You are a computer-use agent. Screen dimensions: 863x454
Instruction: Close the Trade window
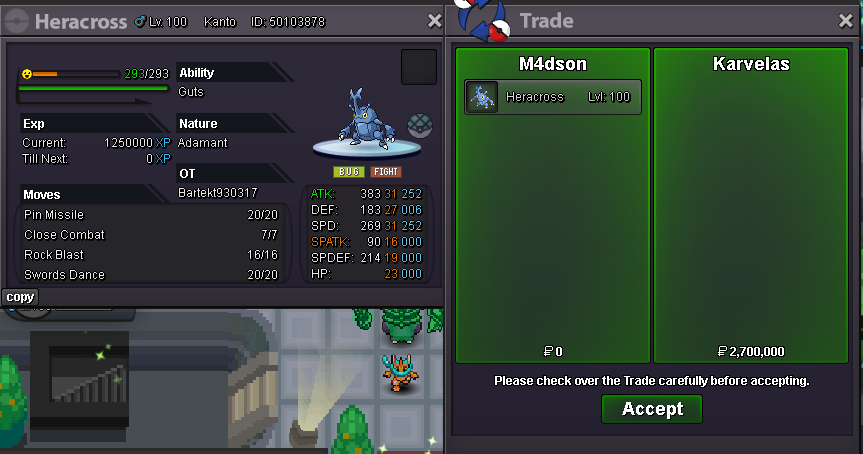coord(846,20)
